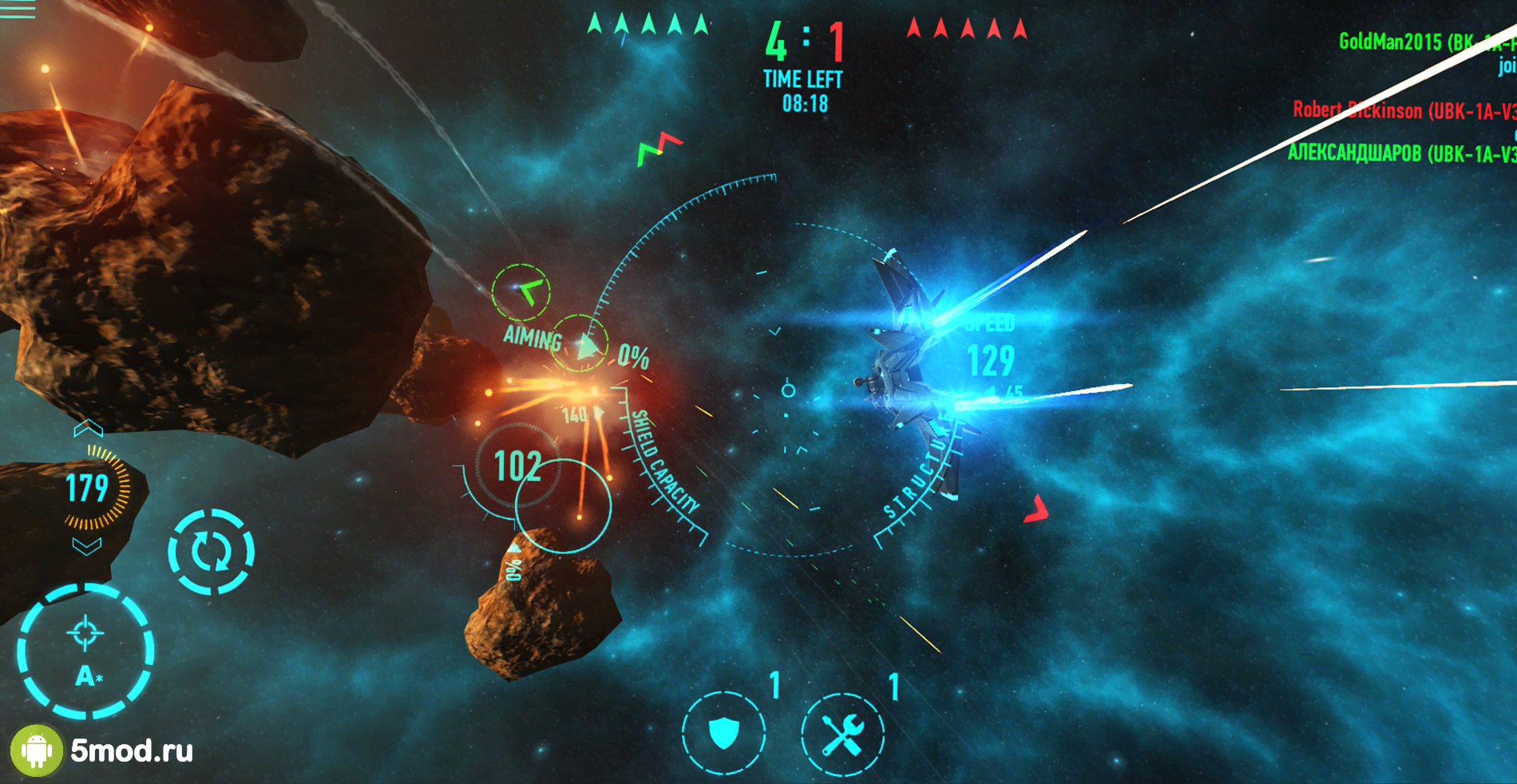Decrease throttle with the down chevron
The image size is (1517, 784).
[87, 546]
